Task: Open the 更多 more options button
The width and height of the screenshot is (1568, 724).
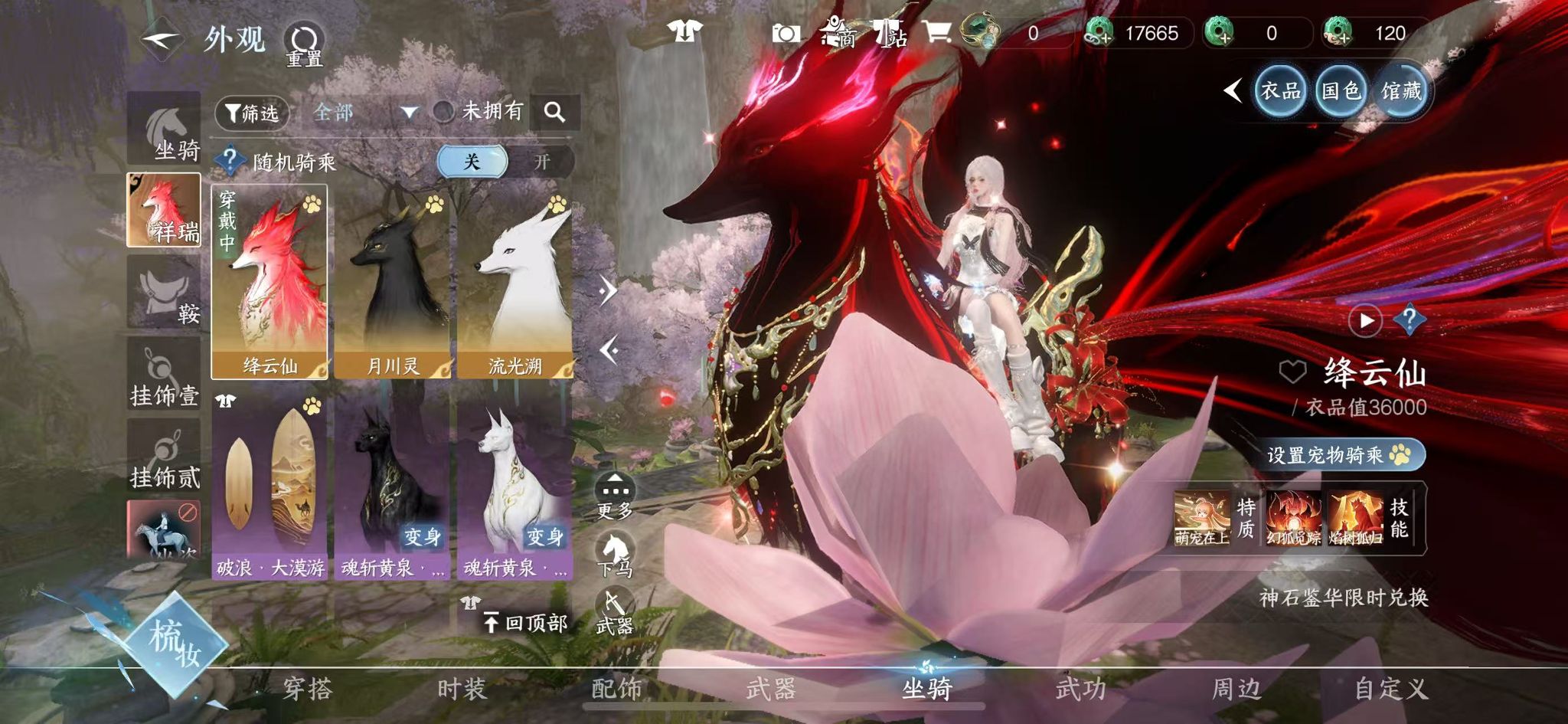Action: 615,496
